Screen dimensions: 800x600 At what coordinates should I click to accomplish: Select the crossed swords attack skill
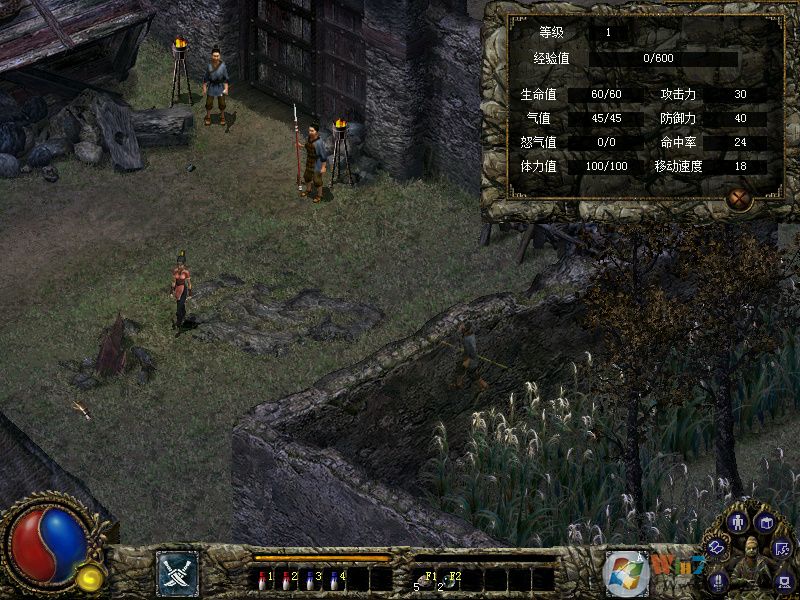pyautogui.click(x=177, y=573)
